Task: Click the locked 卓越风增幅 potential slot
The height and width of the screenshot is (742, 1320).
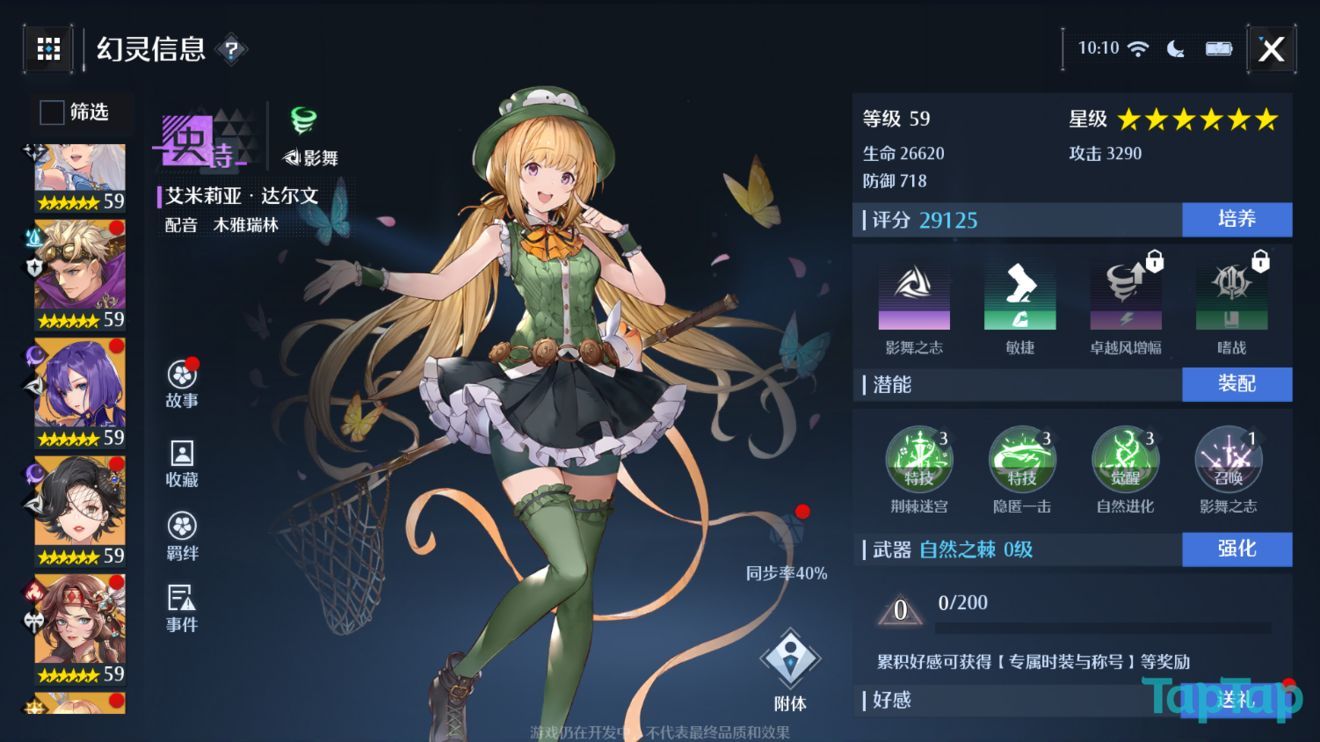Action: pyautogui.click(x=1125, y=295)
